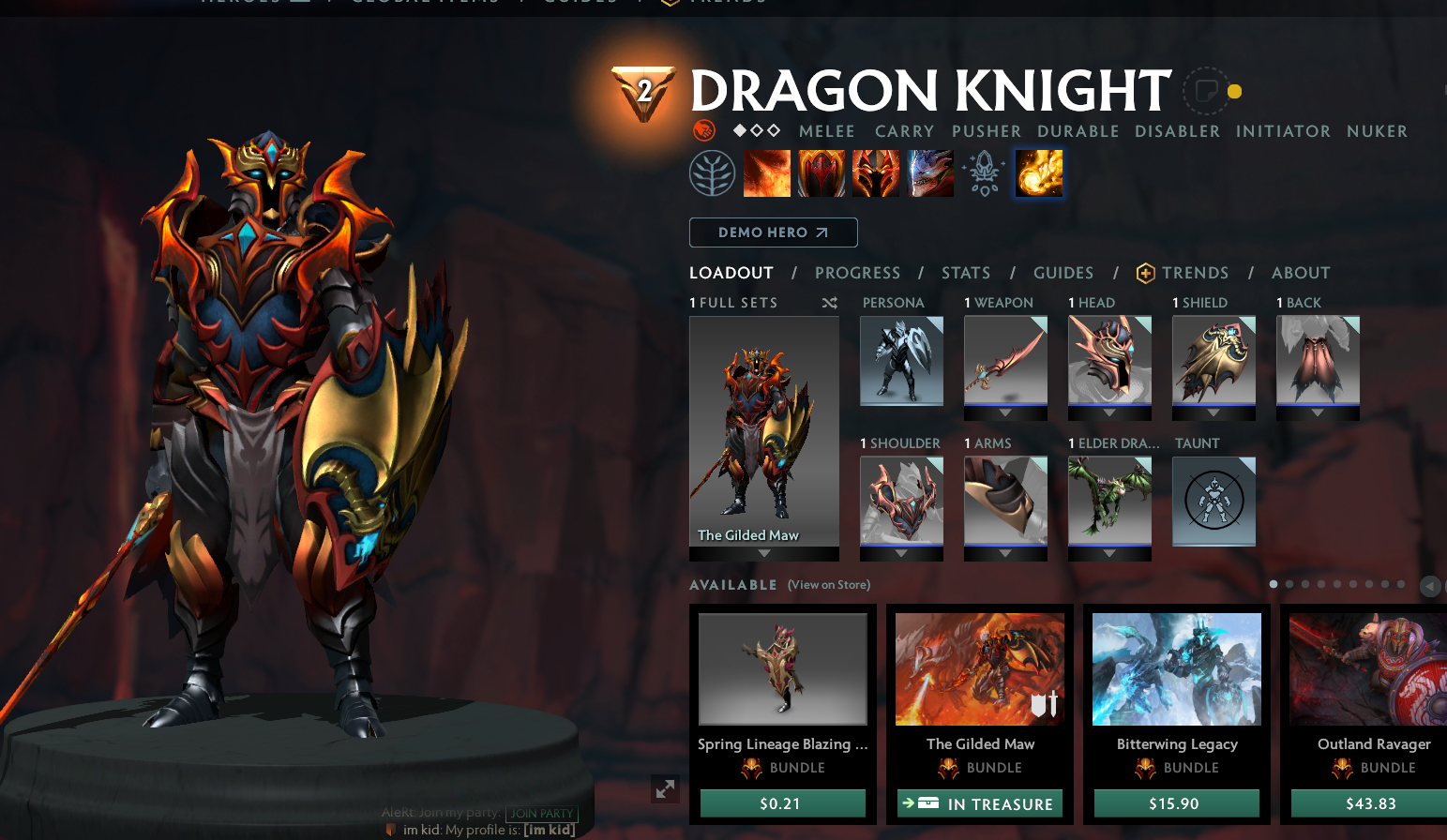Select the first page dot indicator
This screenshot has height=840, width=1447.
click(1274, 584)
